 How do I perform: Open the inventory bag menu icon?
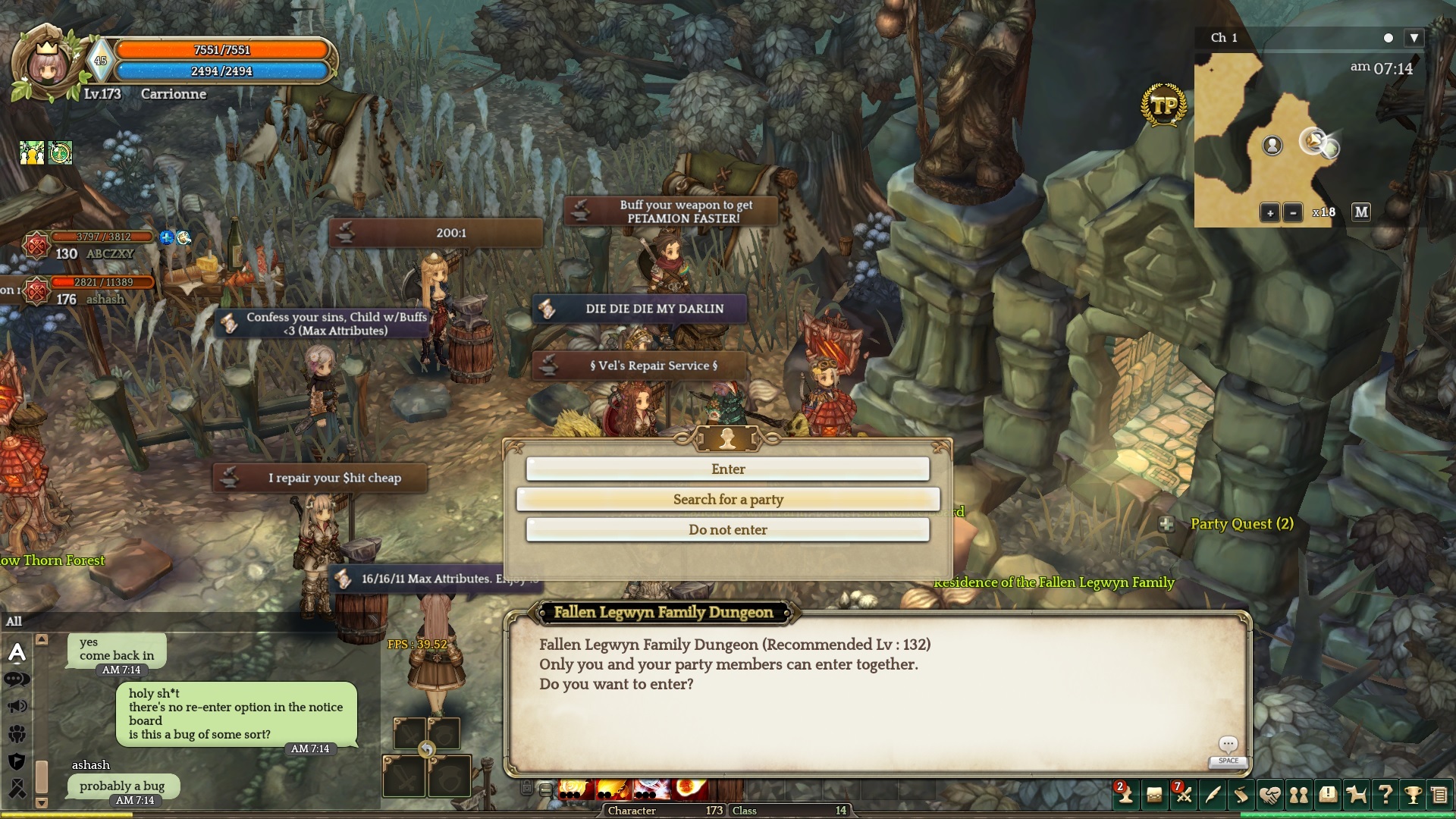coord(1154,795)
